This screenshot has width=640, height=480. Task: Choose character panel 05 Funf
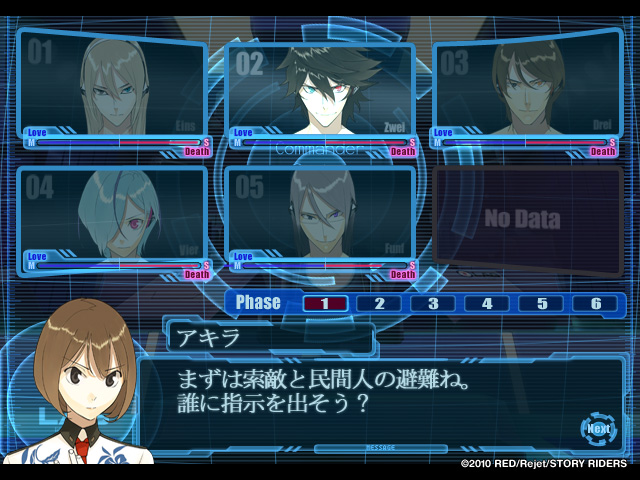click(x=322, y=215)
